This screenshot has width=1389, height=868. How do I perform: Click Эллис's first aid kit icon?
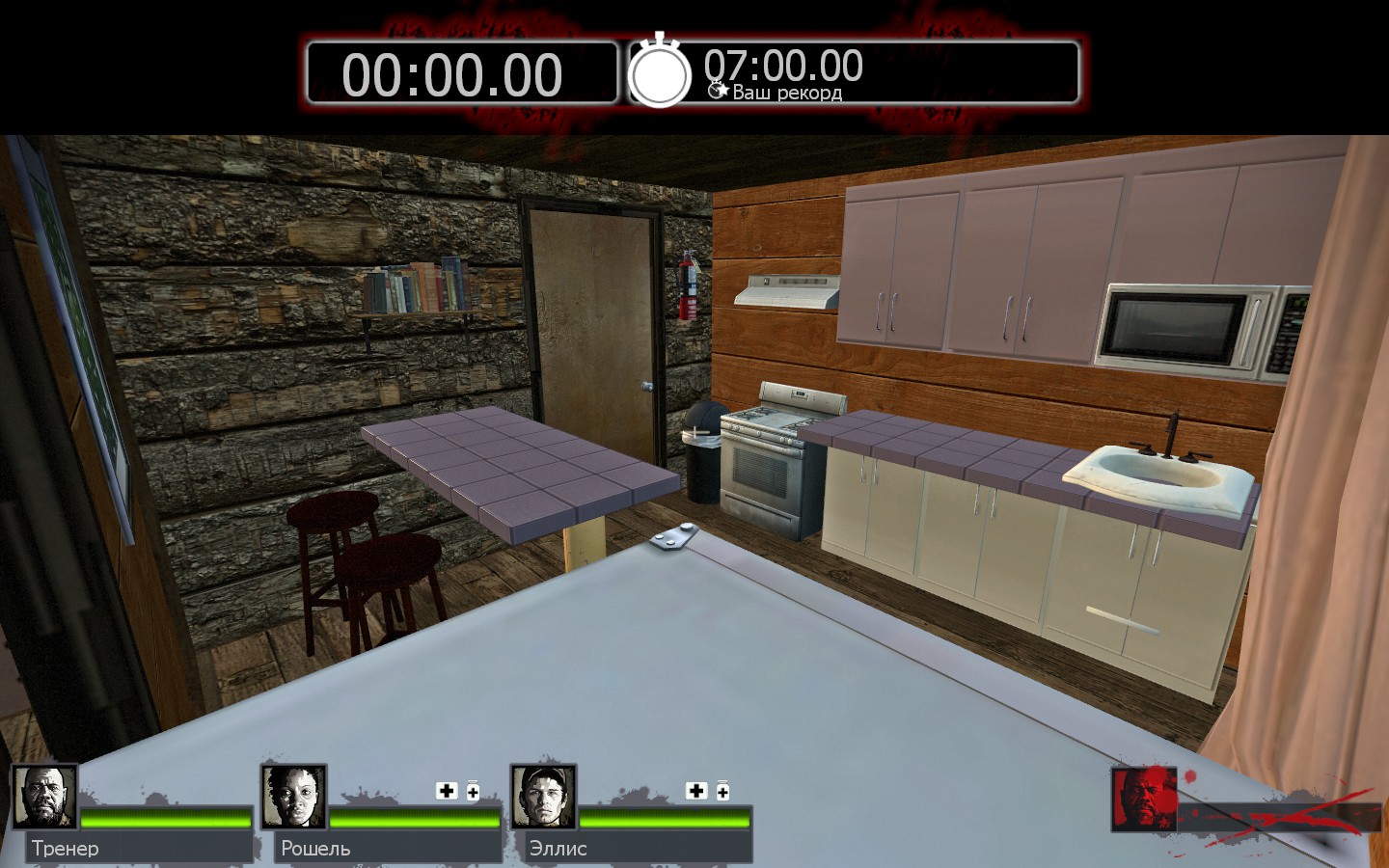(696, 791)
